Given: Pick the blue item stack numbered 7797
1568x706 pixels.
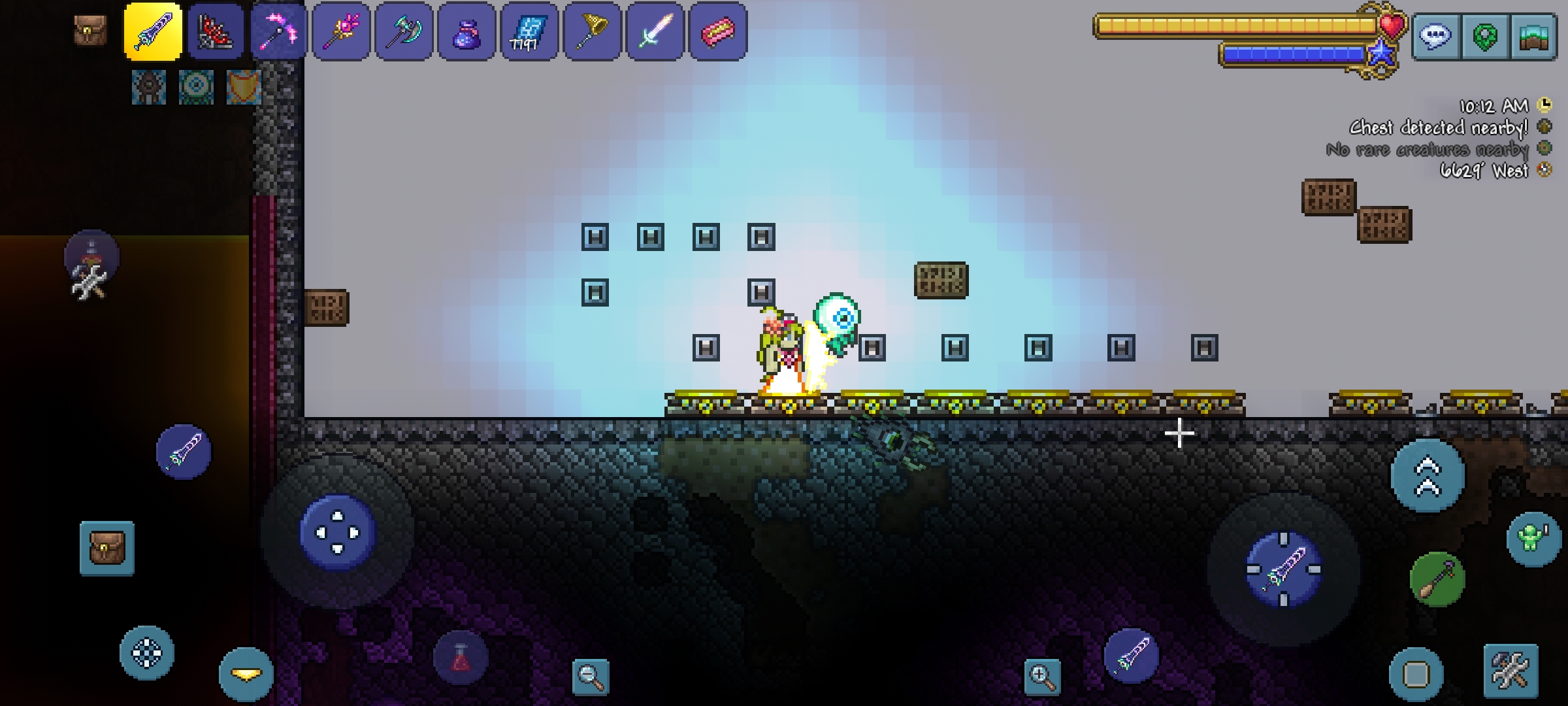Looking at the screenshot, I should 529,31.
